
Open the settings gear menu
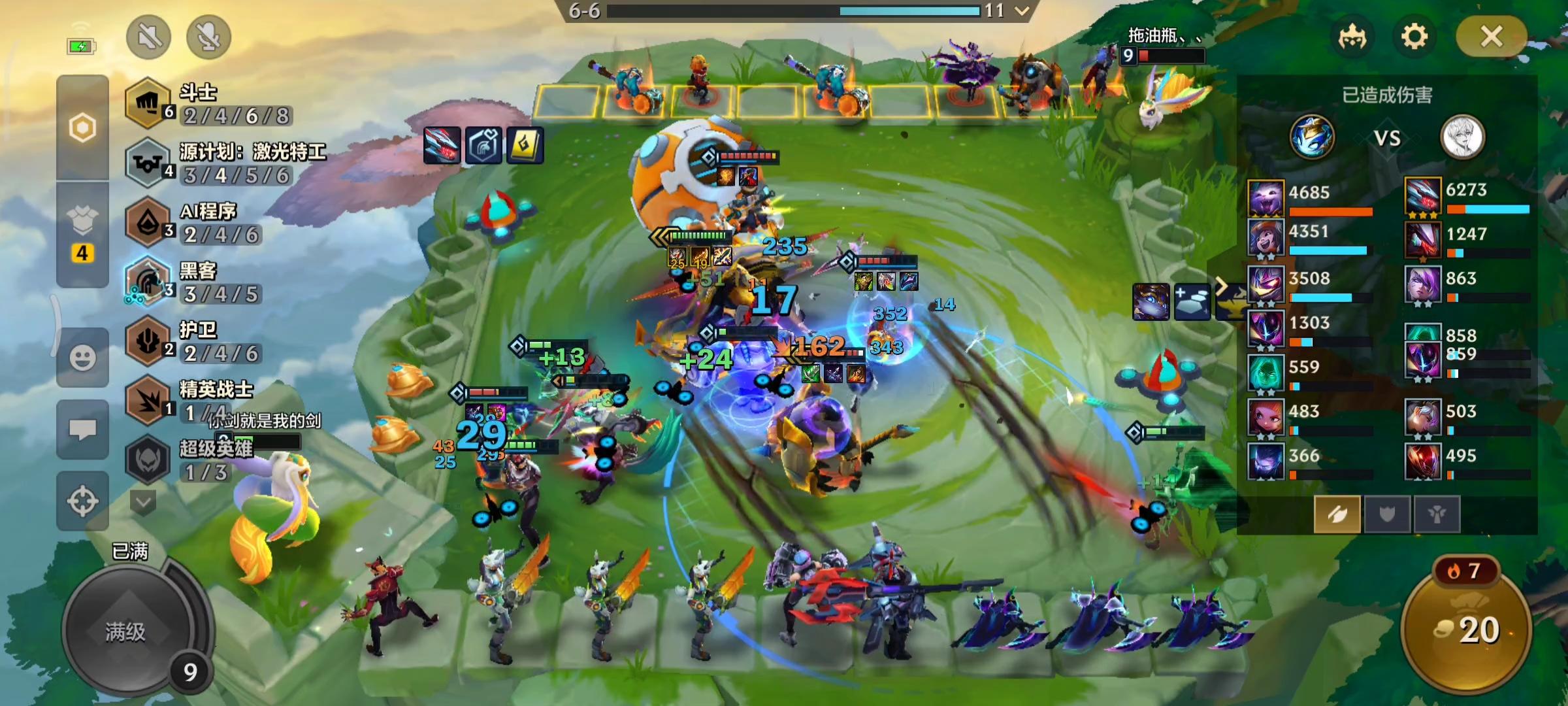[1414, 37]
